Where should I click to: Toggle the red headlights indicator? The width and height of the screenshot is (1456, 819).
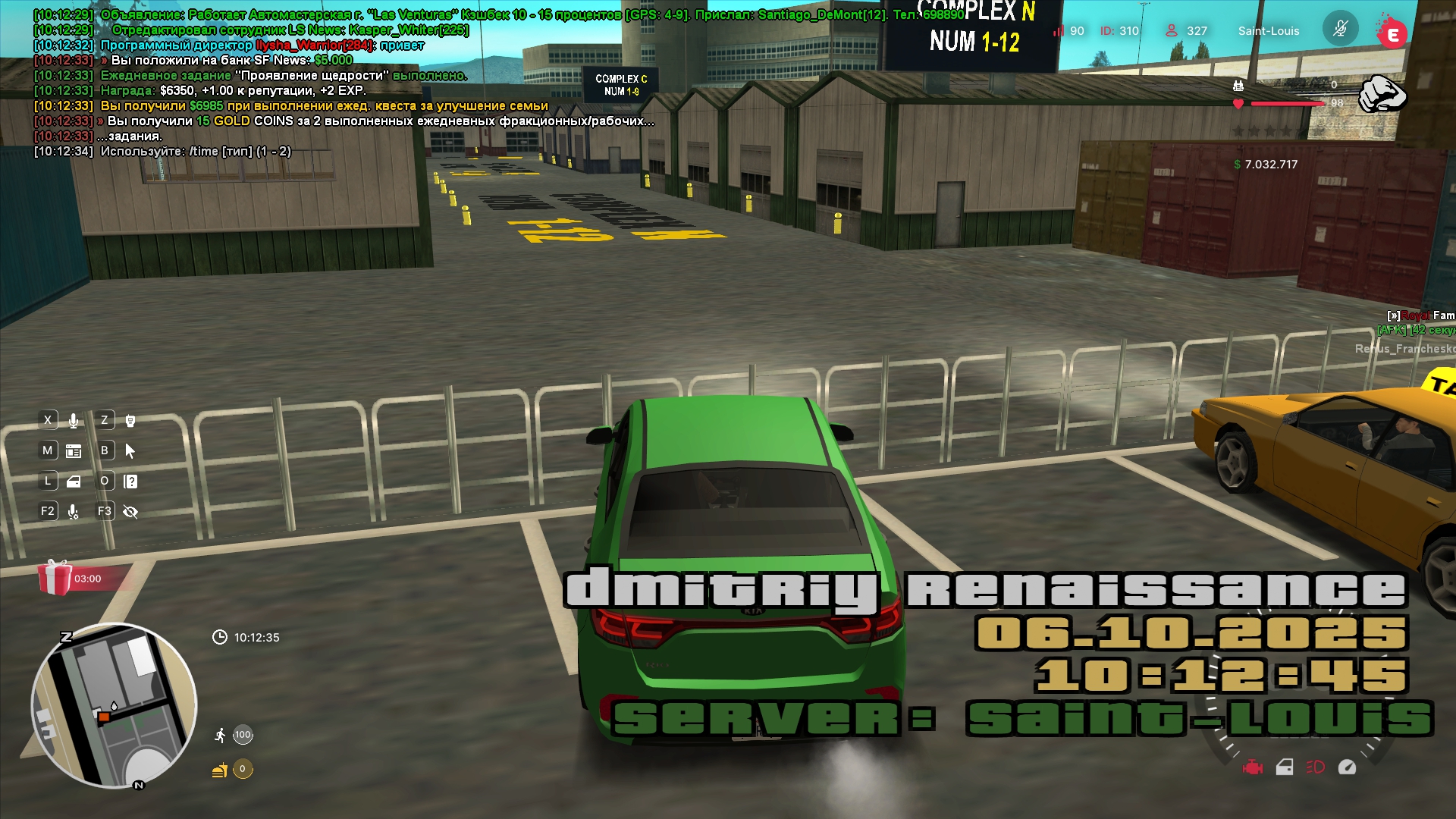[x=1315, y=767]
